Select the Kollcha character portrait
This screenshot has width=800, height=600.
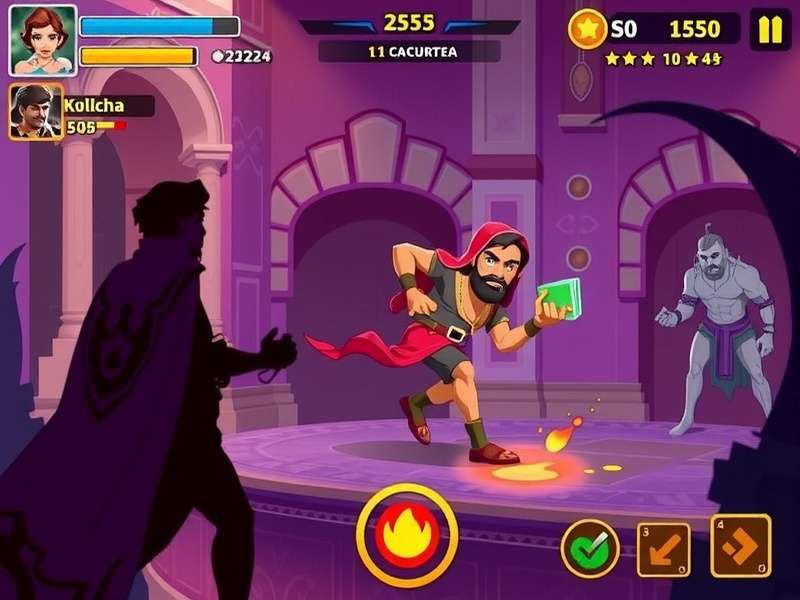pos(35,110)
